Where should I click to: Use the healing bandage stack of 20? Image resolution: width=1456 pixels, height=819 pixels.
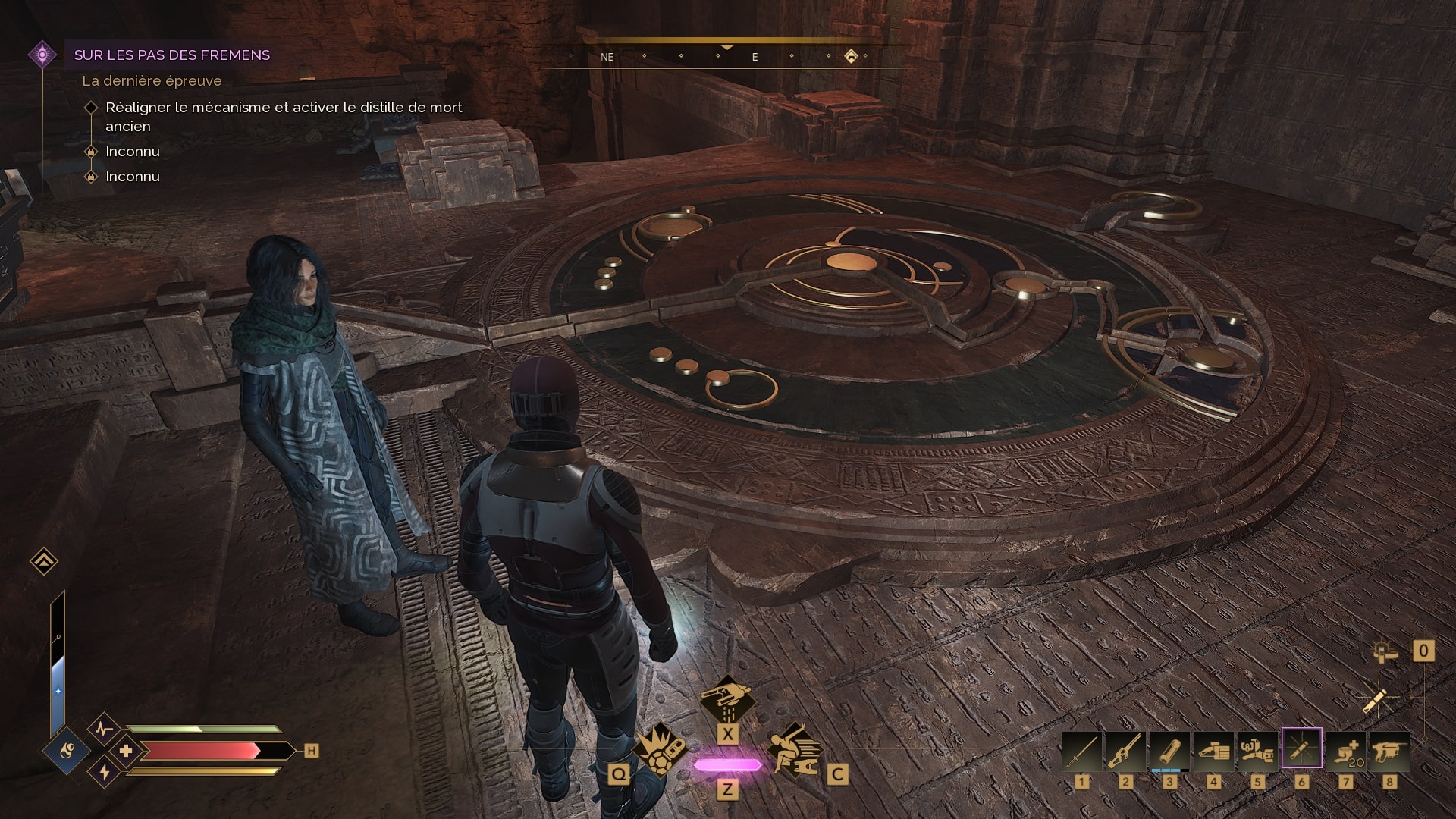coord(1345,752)
